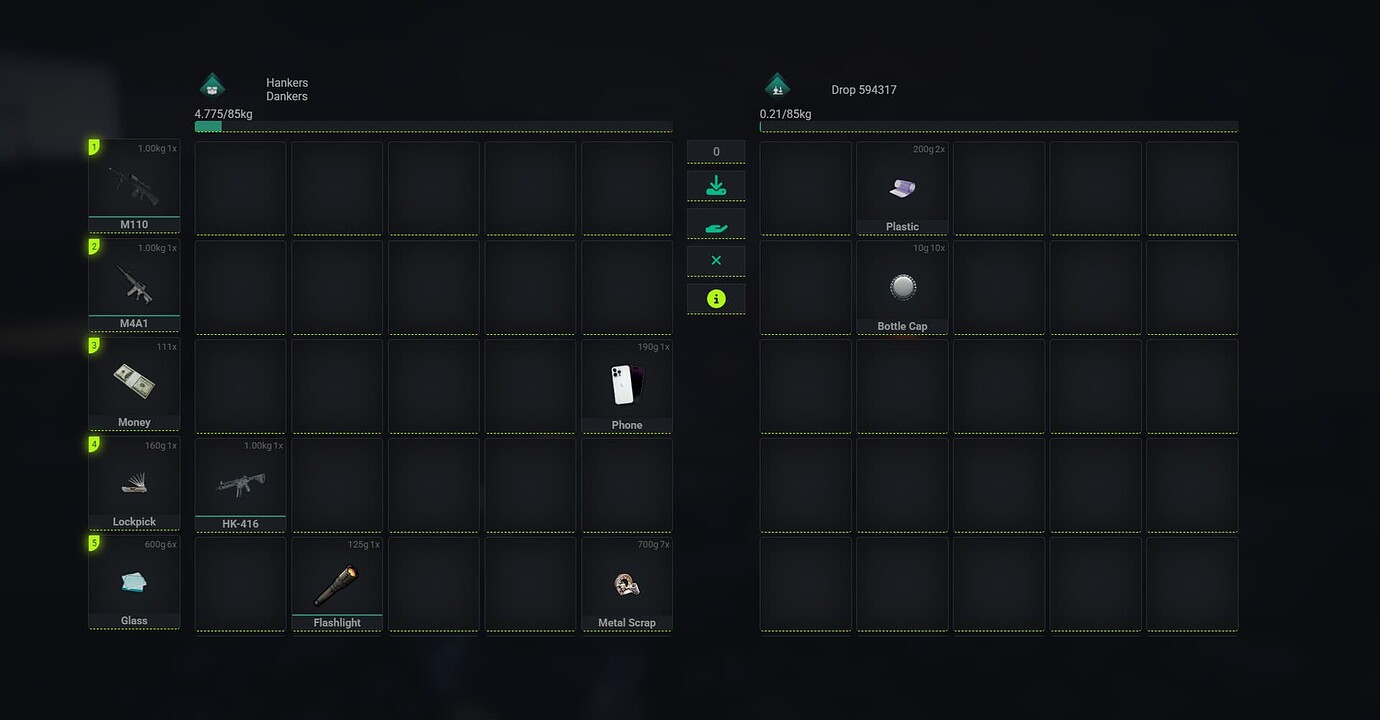
Task: Select the Bottle Cap item
Action: (902, 286)
